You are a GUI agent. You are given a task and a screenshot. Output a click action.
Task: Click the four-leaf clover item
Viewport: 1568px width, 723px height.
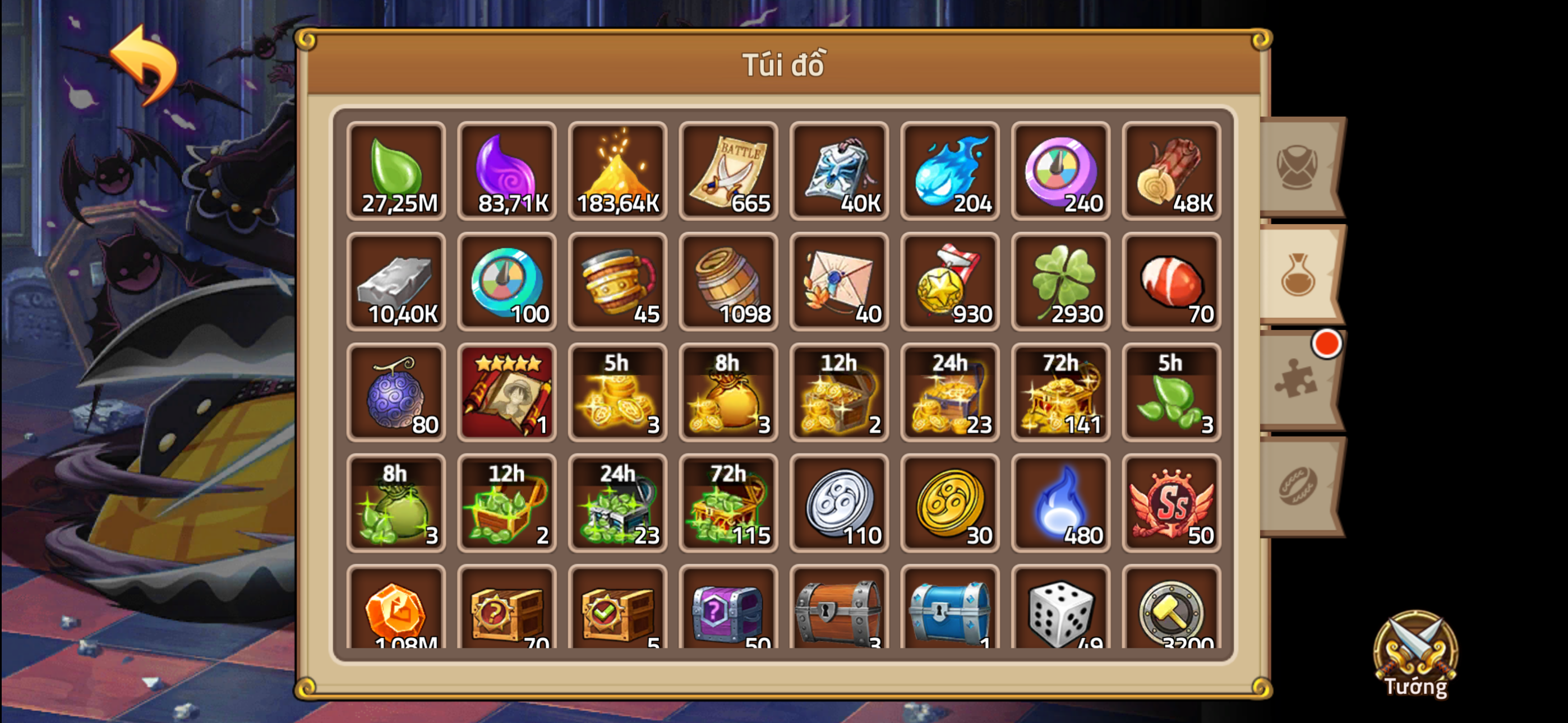pos(1060,283)
